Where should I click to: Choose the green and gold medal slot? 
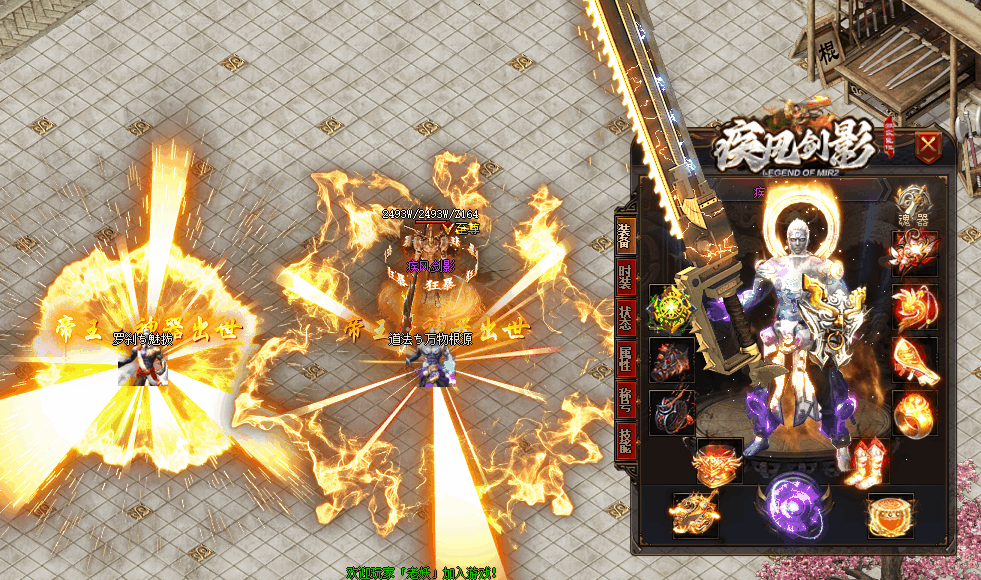click(670, 308)
